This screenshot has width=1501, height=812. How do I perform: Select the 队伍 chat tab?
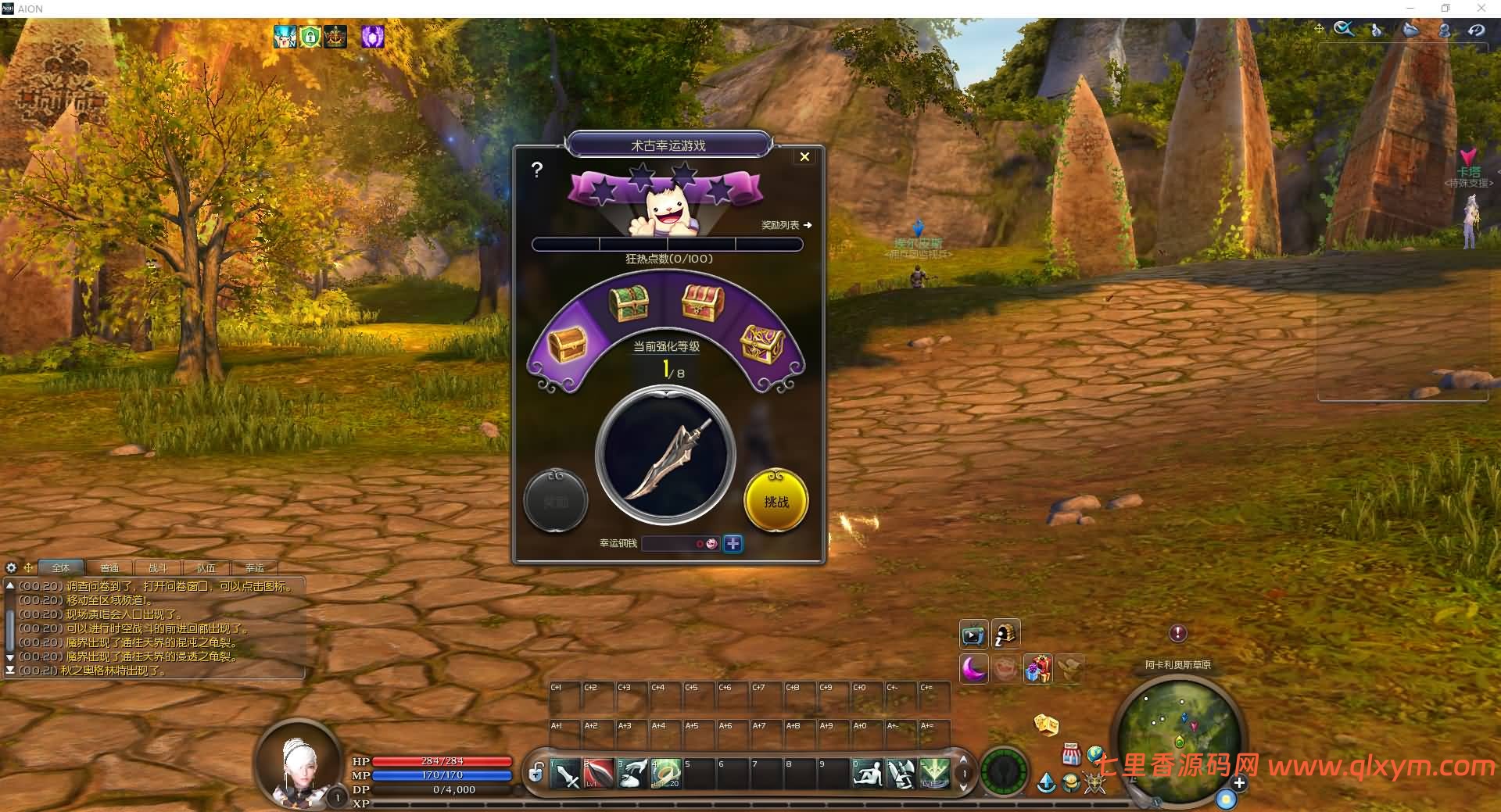point(206,568)
